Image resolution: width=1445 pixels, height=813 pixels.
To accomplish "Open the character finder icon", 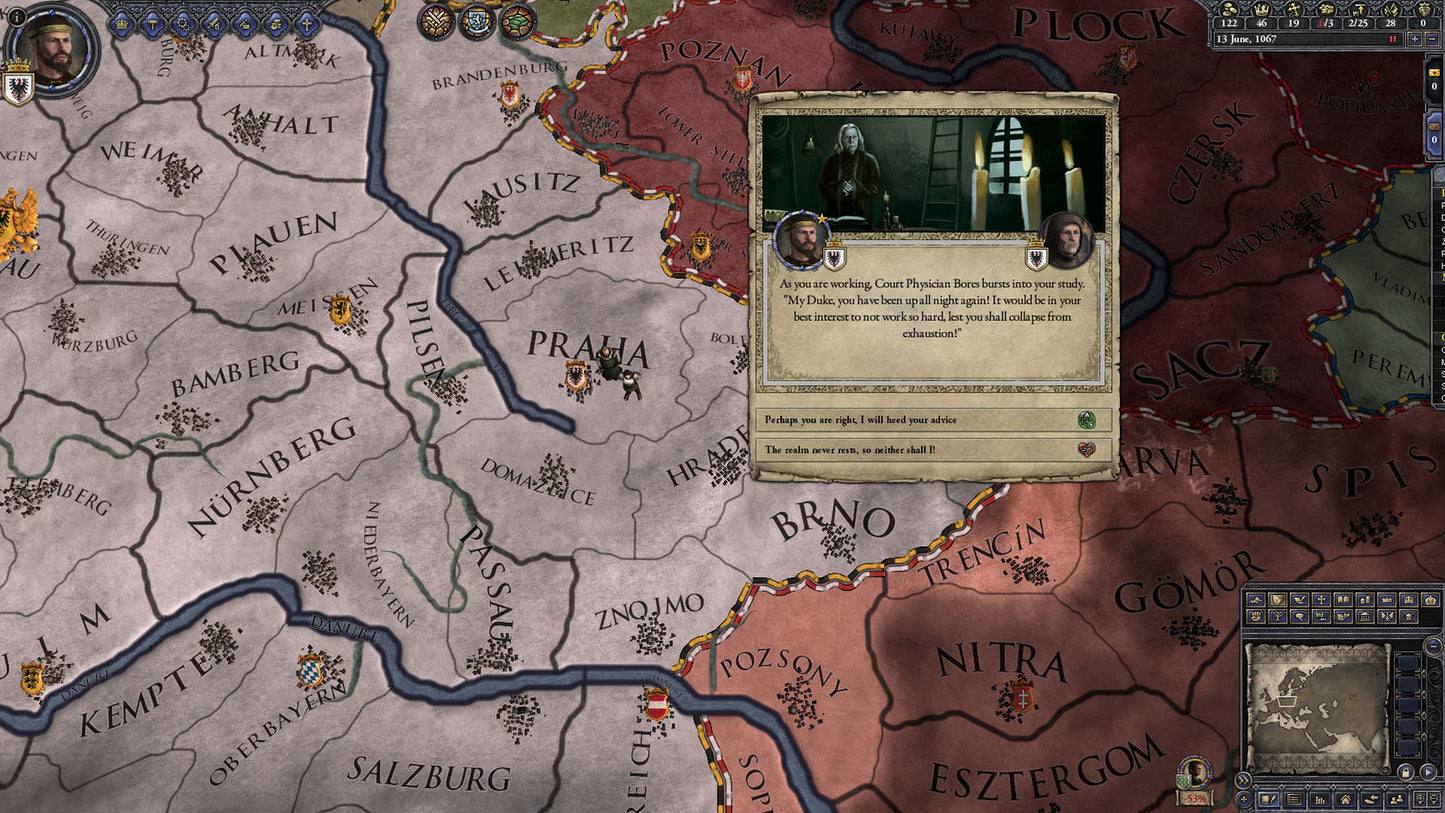I will click(x=1396, y=800).
